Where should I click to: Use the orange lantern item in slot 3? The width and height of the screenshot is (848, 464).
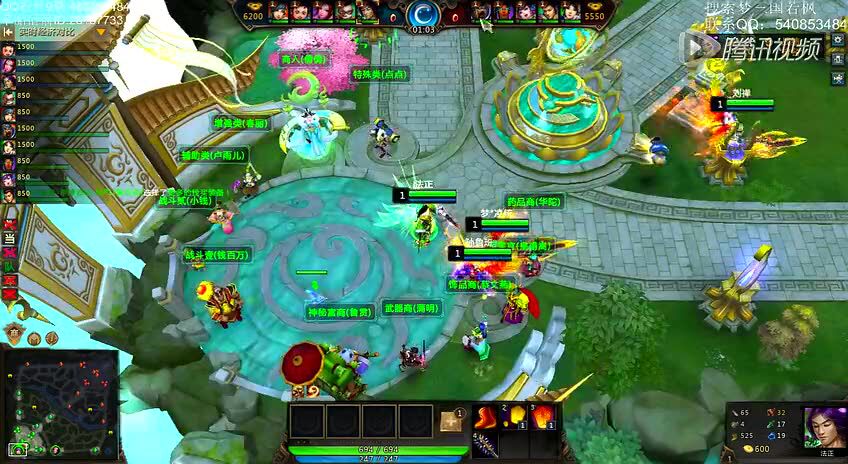click(x=544, y=416)
